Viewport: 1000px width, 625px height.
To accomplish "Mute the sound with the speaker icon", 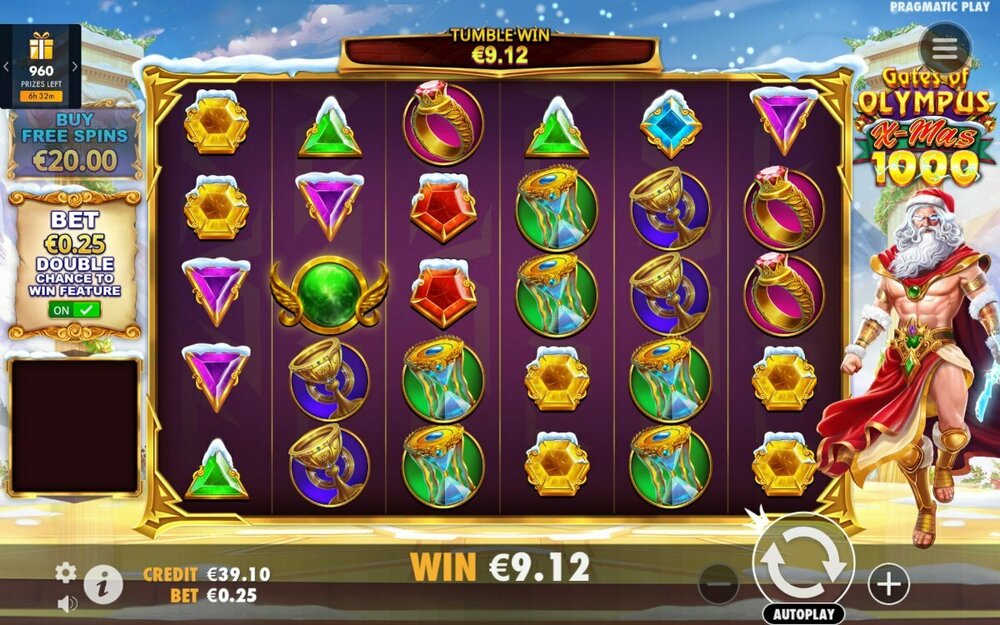I will (67, 603).
